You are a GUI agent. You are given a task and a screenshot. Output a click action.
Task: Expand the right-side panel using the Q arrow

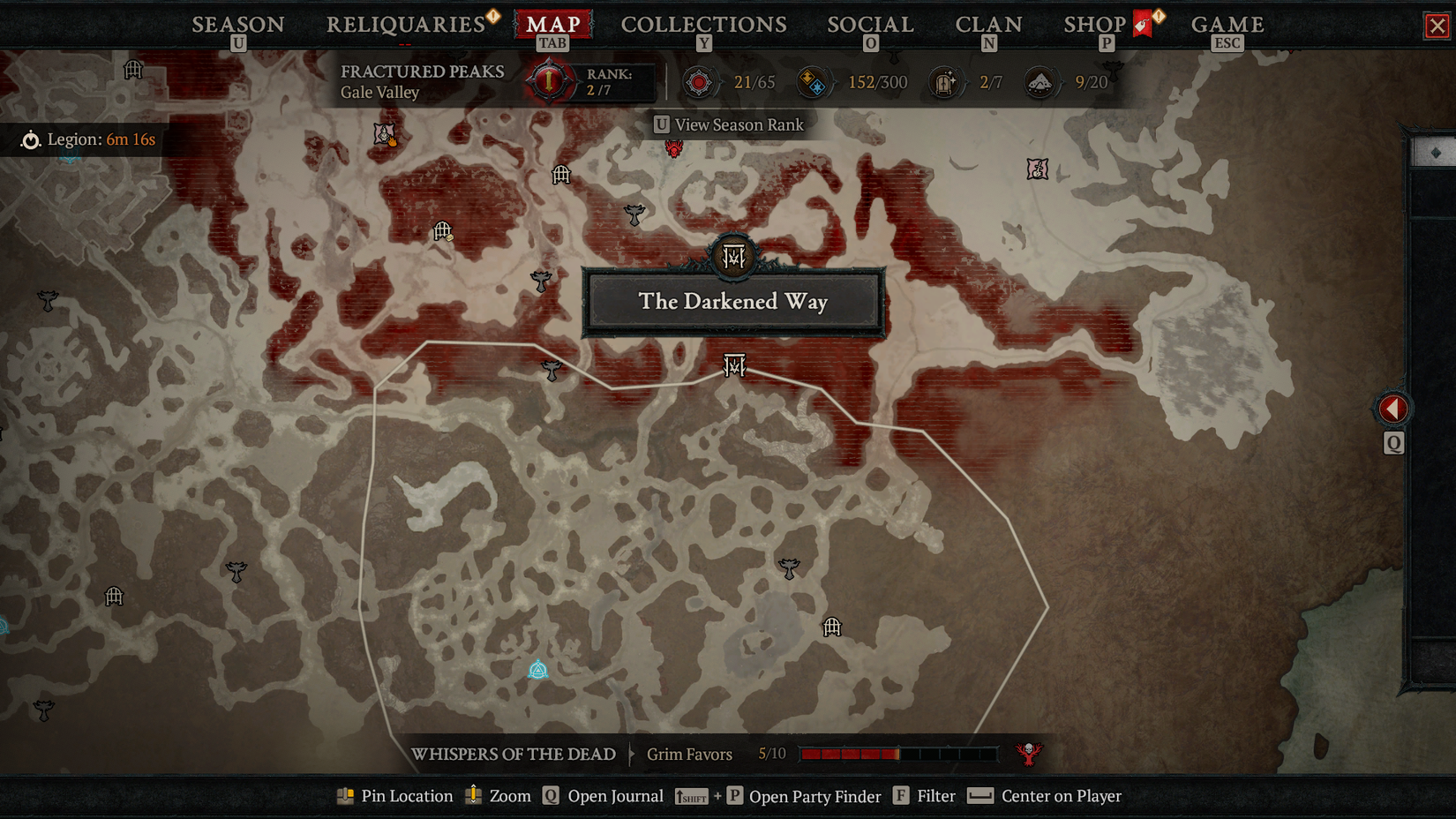pos(1393,409)
